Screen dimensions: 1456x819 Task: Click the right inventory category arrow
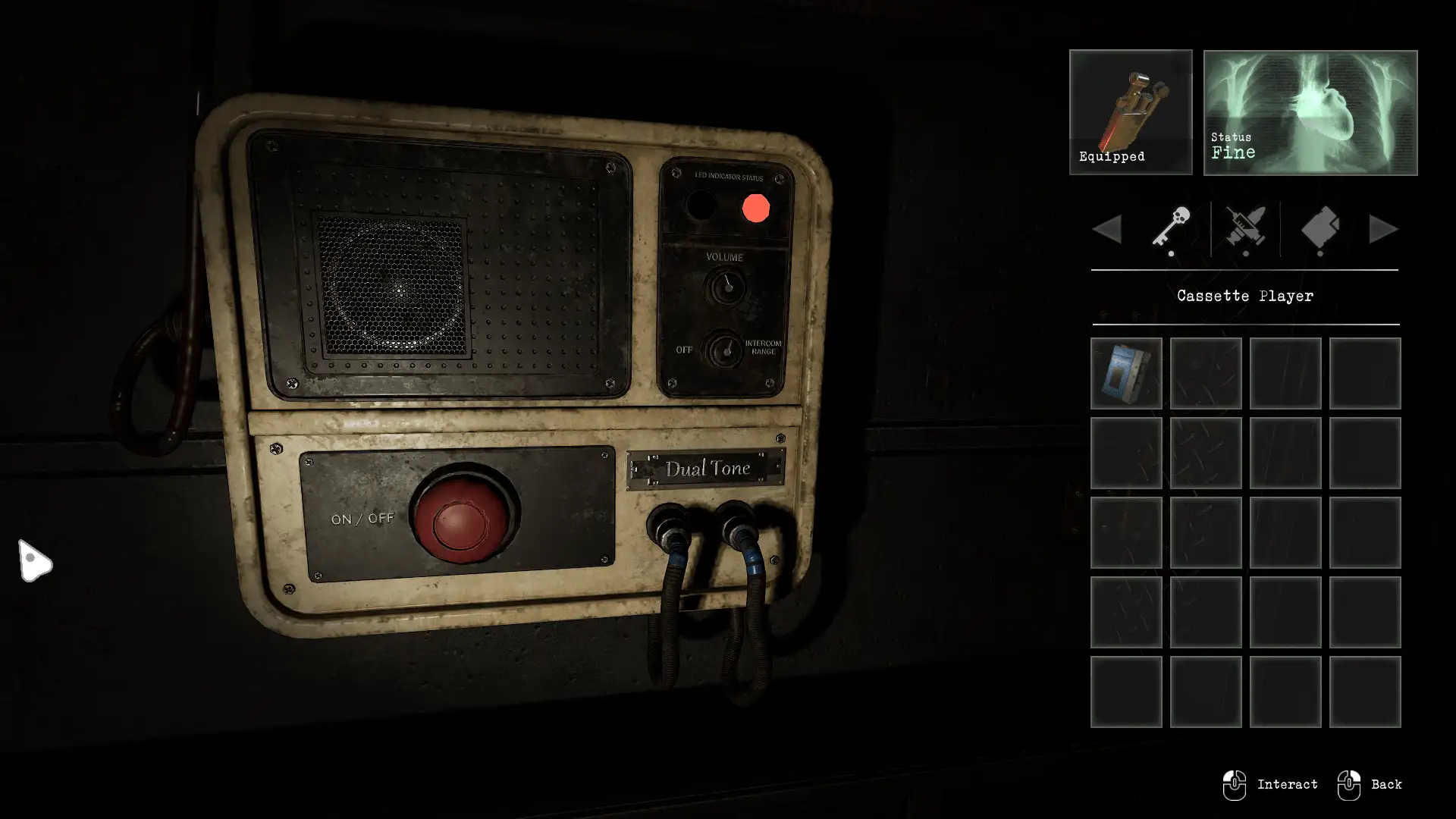coord(1383,229)
